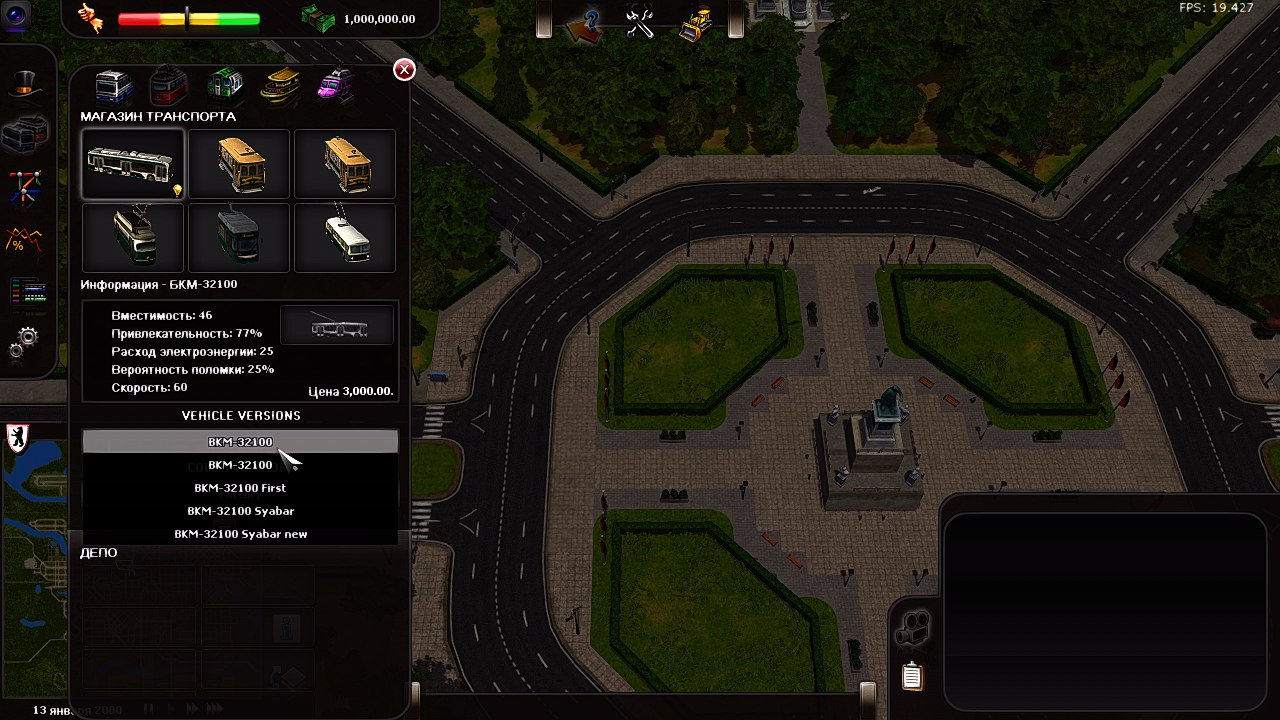Switch to the yellow boat category
This screenshot has height=720, width=1280.
[x=280, y=85]
